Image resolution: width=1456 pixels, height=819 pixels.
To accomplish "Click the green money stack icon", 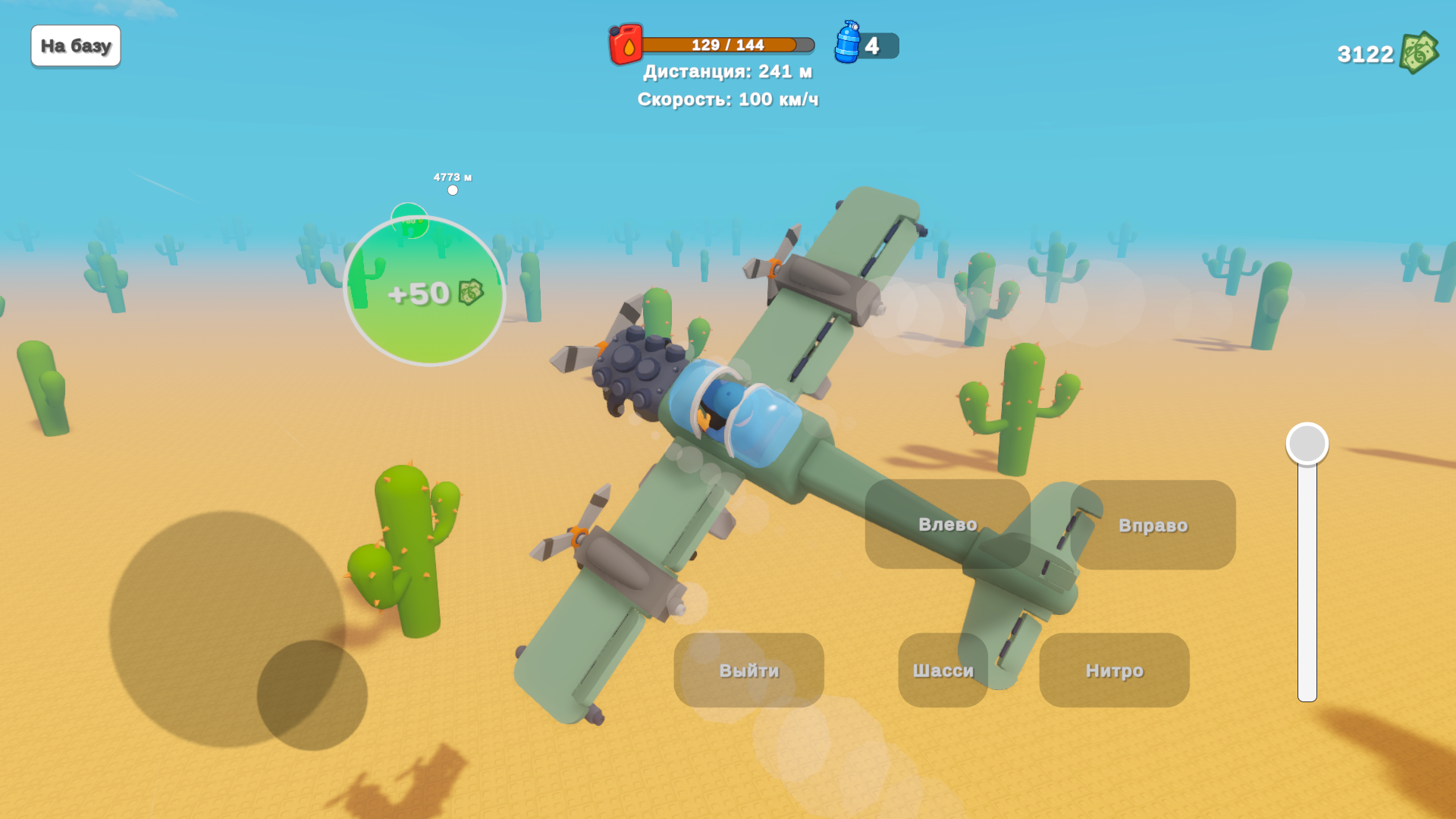I will [1420, 53].
